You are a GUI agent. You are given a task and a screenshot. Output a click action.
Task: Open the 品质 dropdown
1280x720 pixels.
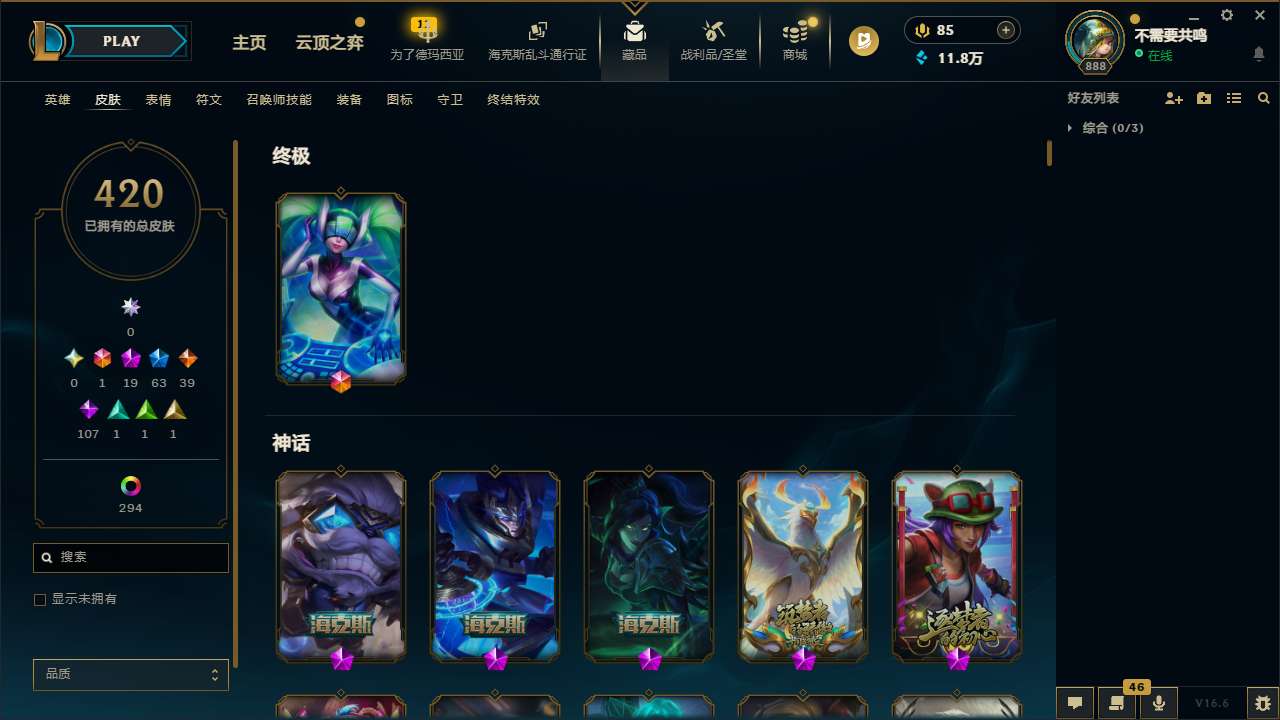(x=130, y=674)
